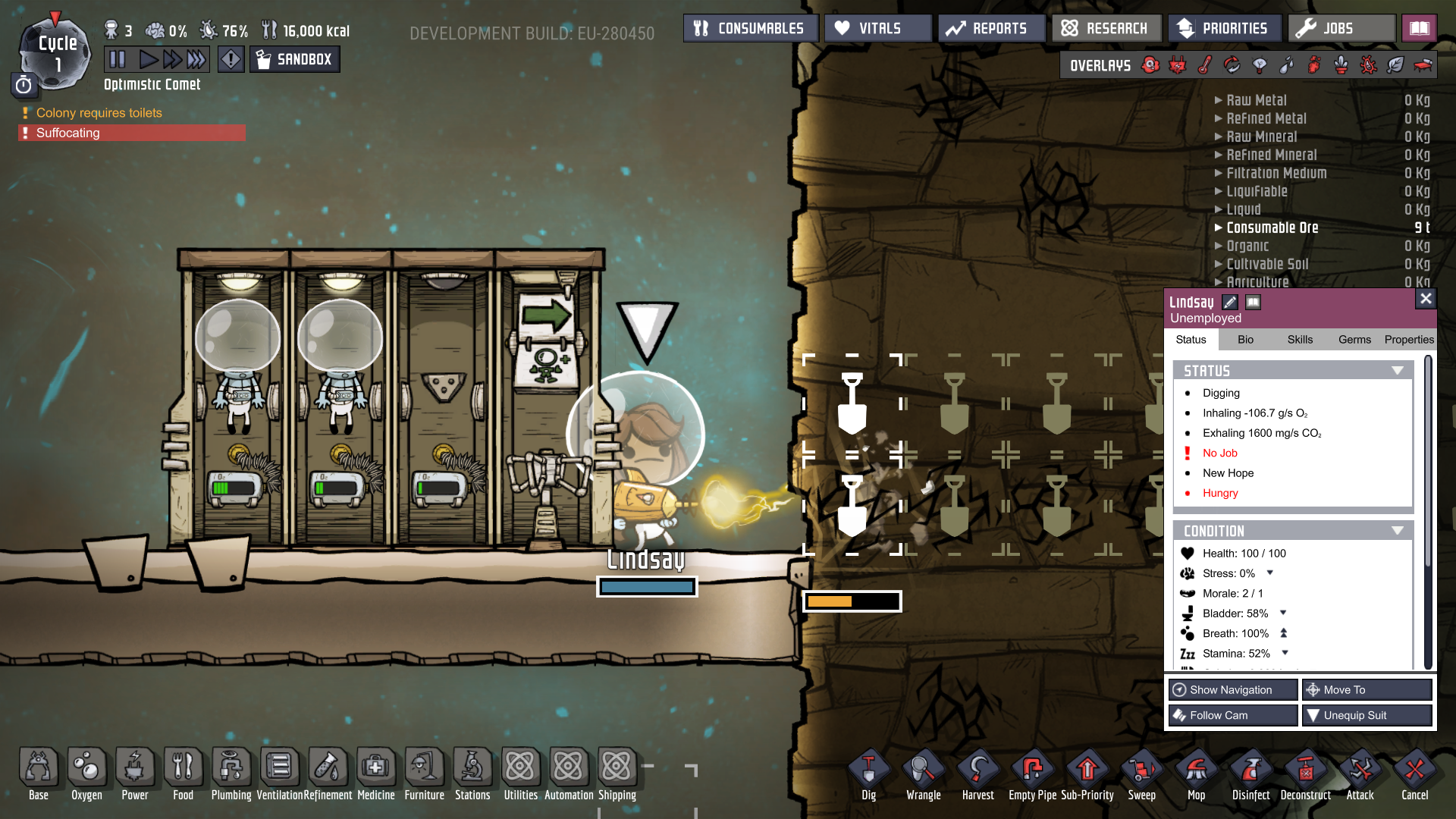Click the Suffocating alert notification
This screenshot has width=1456, height=819.
pyautogui.click(x=132, y=133)
